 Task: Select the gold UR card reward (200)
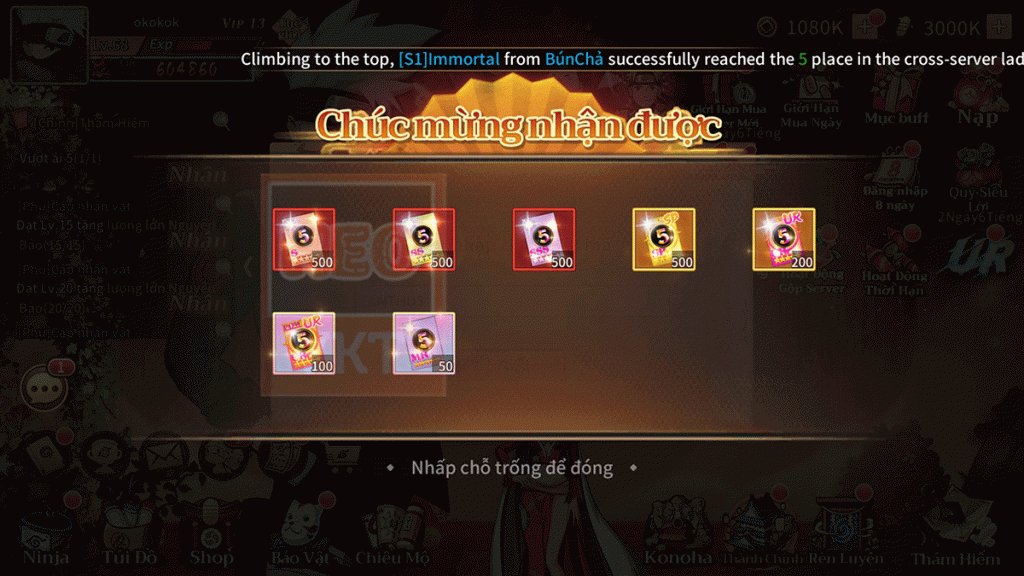pos(784,239)
